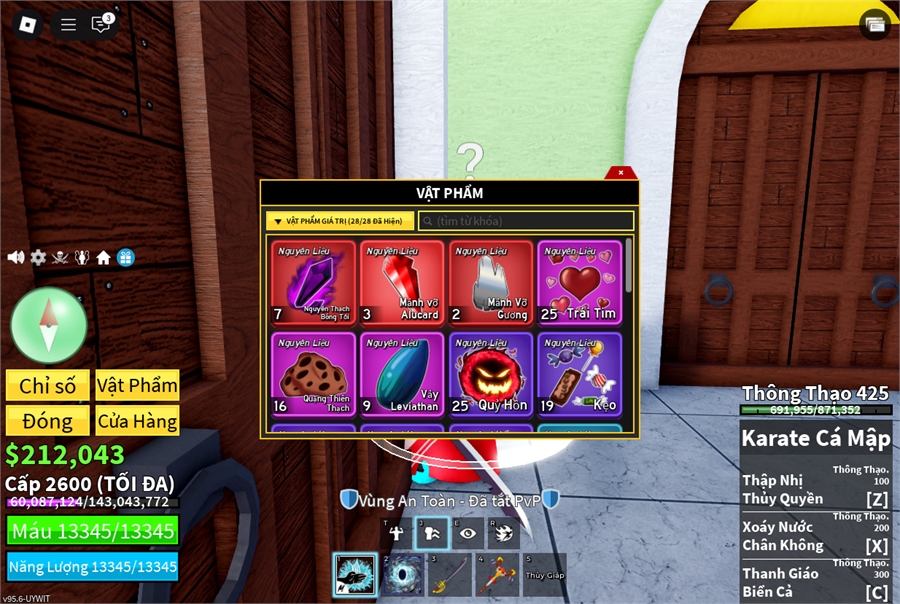The height and width of the screenshot is (604, 900).
Task: Select the Kẹo candy item
Action: pyautogui.click(x=579, y=374)
